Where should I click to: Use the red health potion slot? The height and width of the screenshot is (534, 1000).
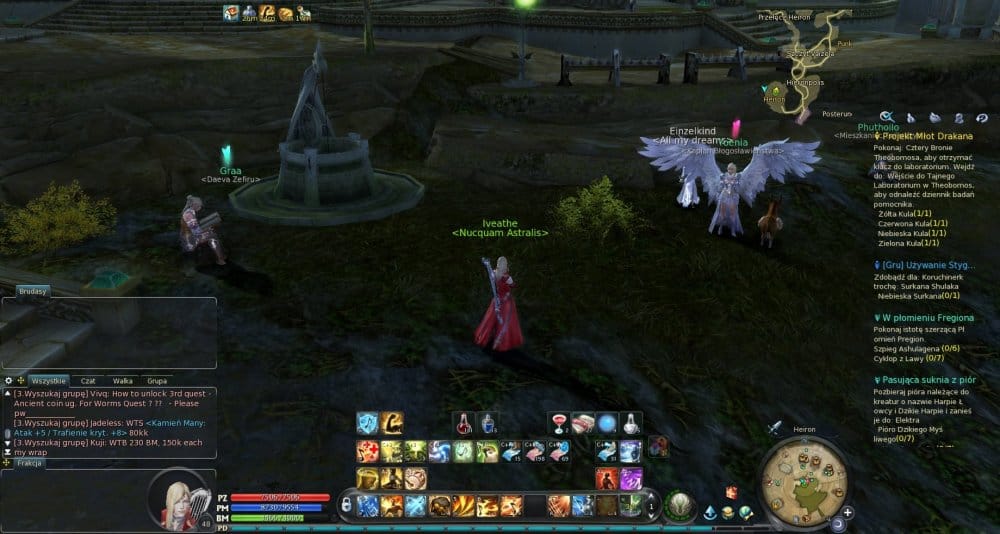click(x=462, y=423)
